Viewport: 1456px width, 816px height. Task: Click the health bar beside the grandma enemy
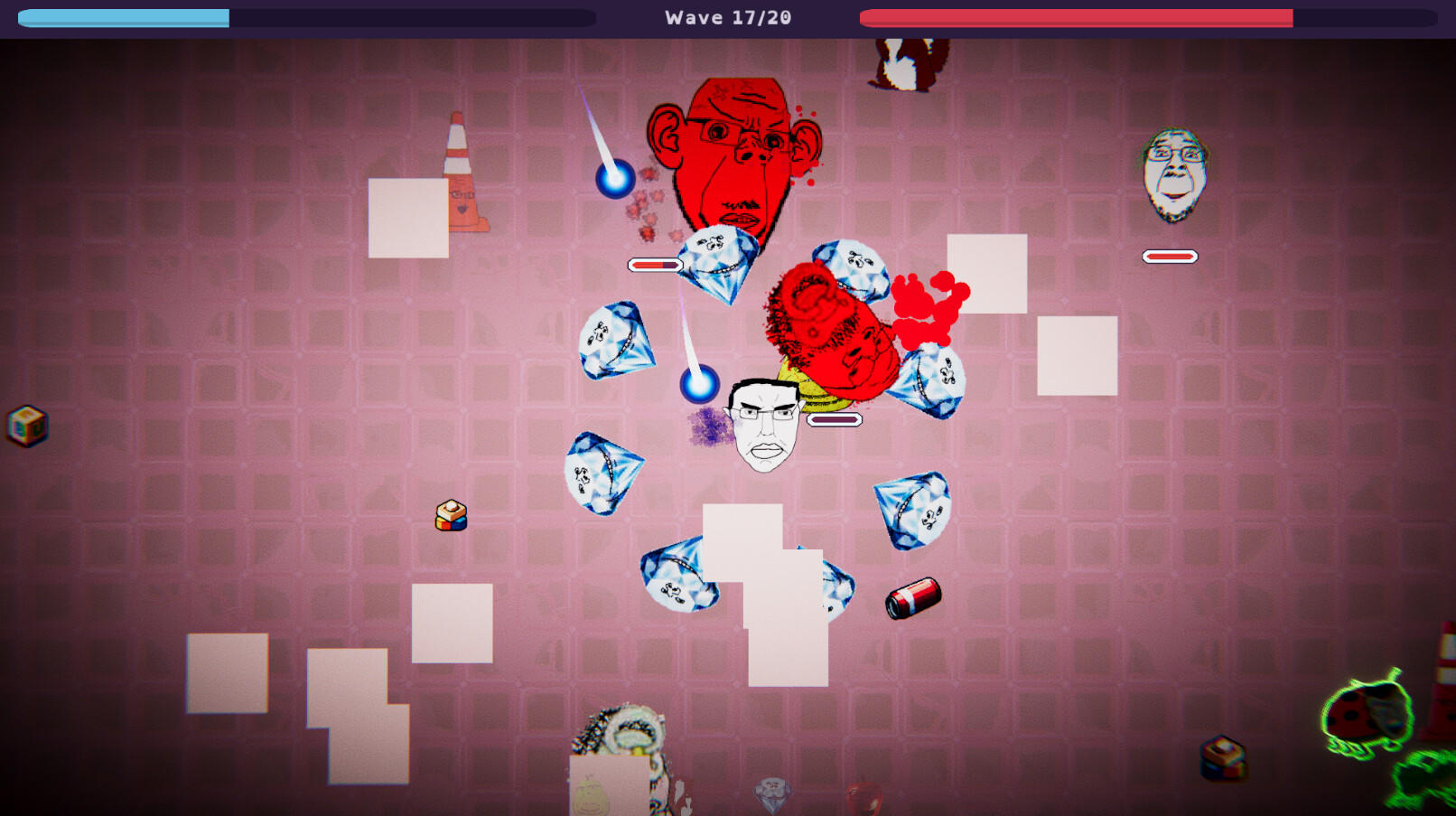tap(1171, 256)
